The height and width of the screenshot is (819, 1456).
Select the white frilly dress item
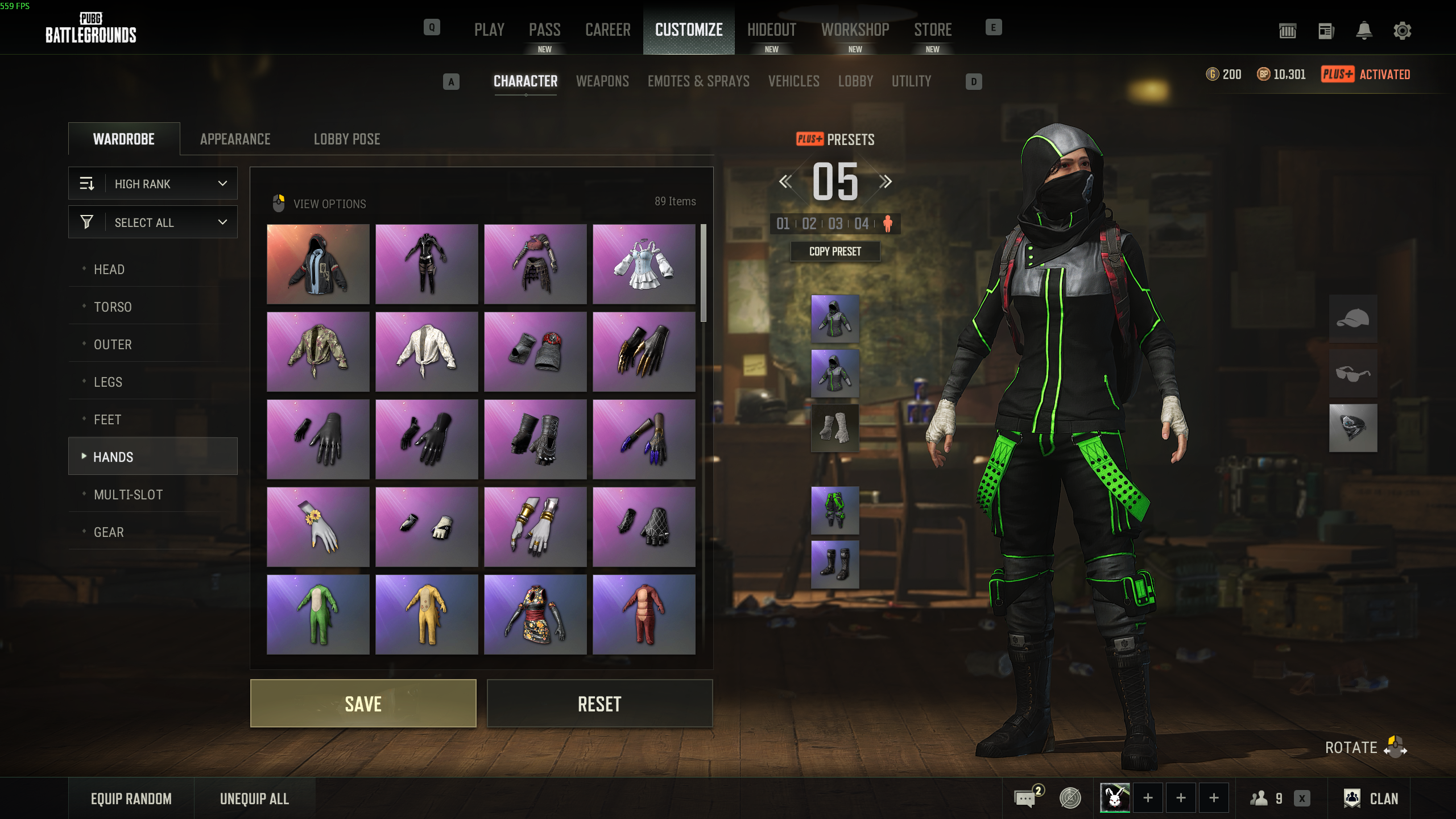click(x=644, y=264)
